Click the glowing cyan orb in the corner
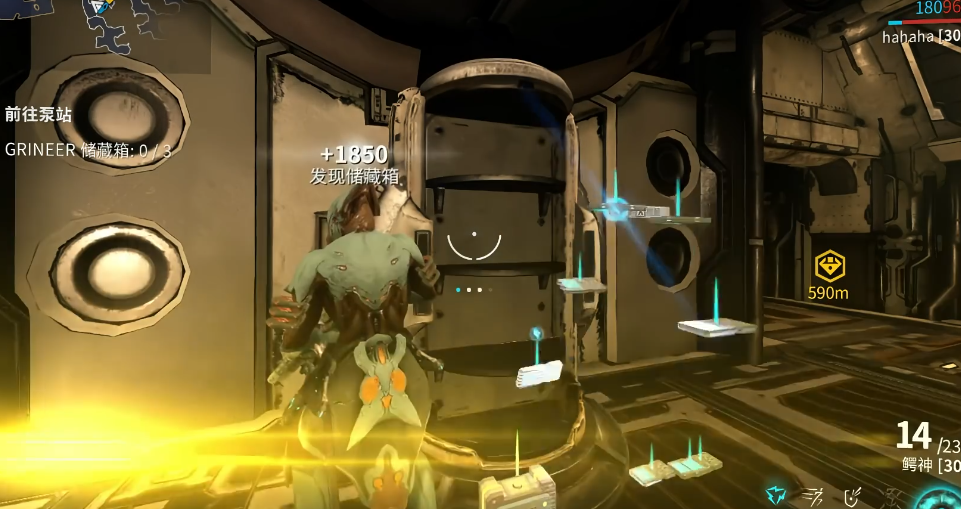 (x=940, y=498)
